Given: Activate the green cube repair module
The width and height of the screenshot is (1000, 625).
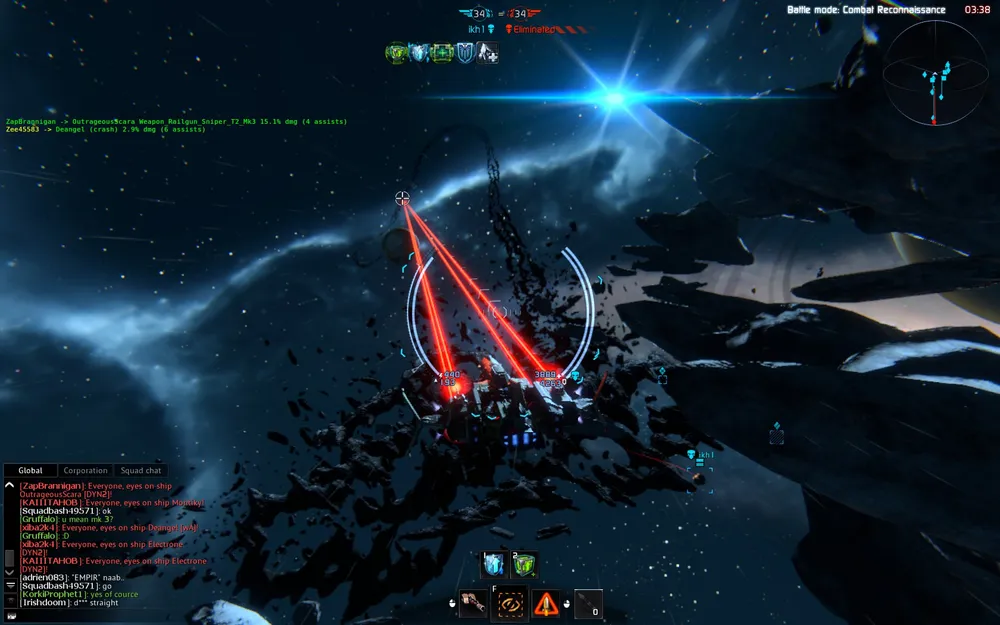Looking at the screenshot, I should [523, 566].
